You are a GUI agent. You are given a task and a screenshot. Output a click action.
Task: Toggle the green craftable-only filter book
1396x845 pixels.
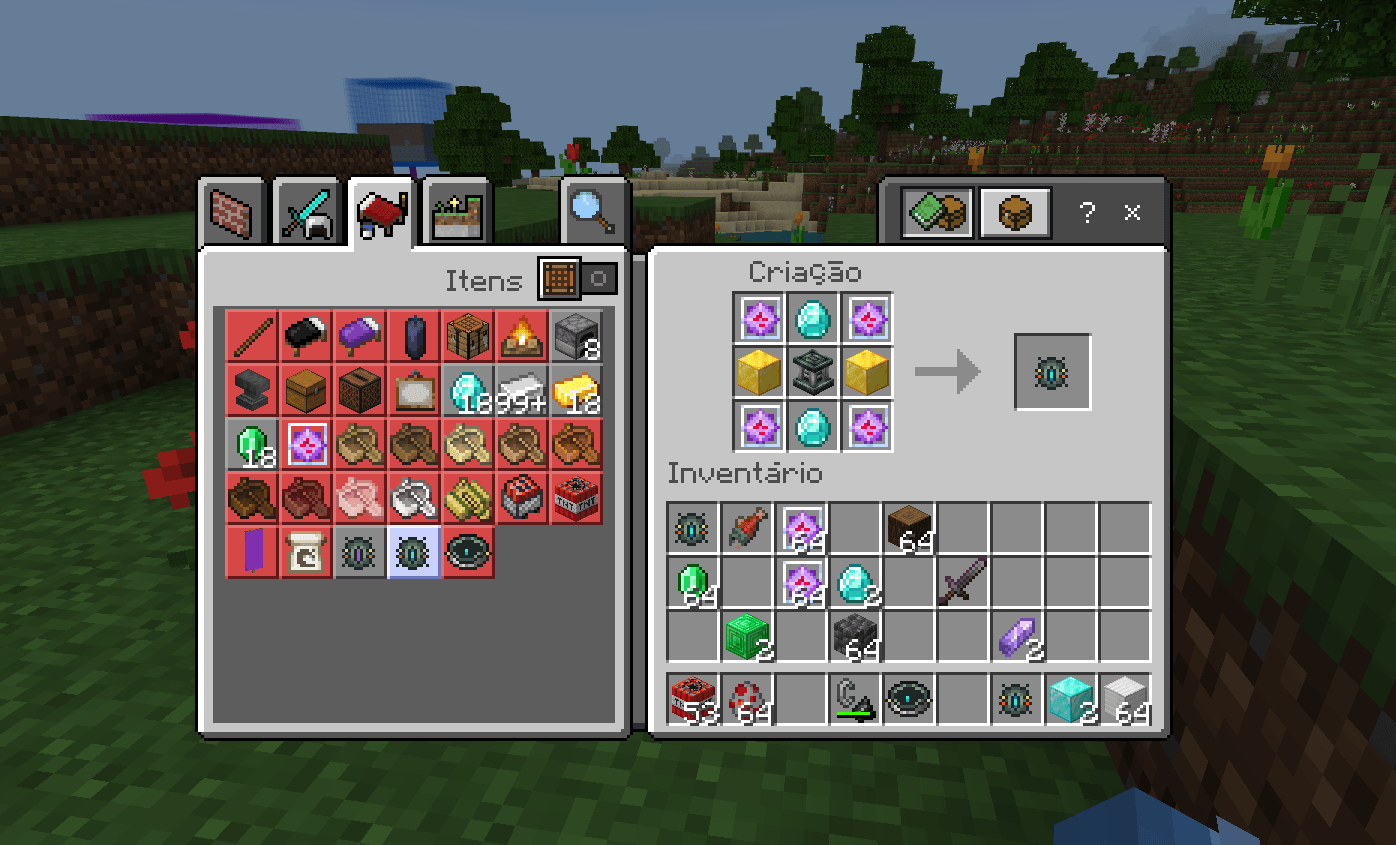pyautogui.click(x=935, y=212)
